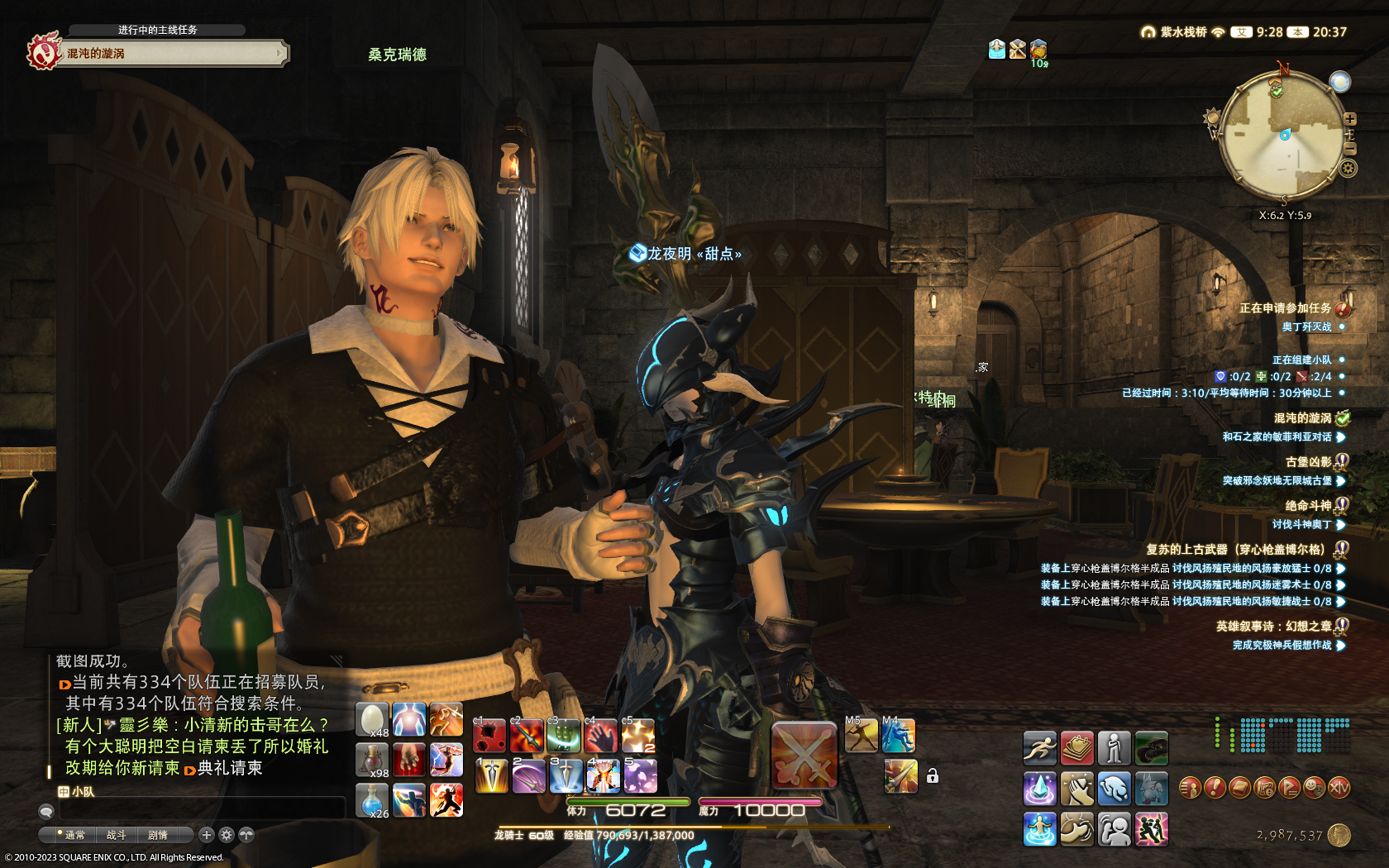Switch to the 剧情 chat tab
This screenshot has width=1389, height=868.
click(x=158, y=835)
